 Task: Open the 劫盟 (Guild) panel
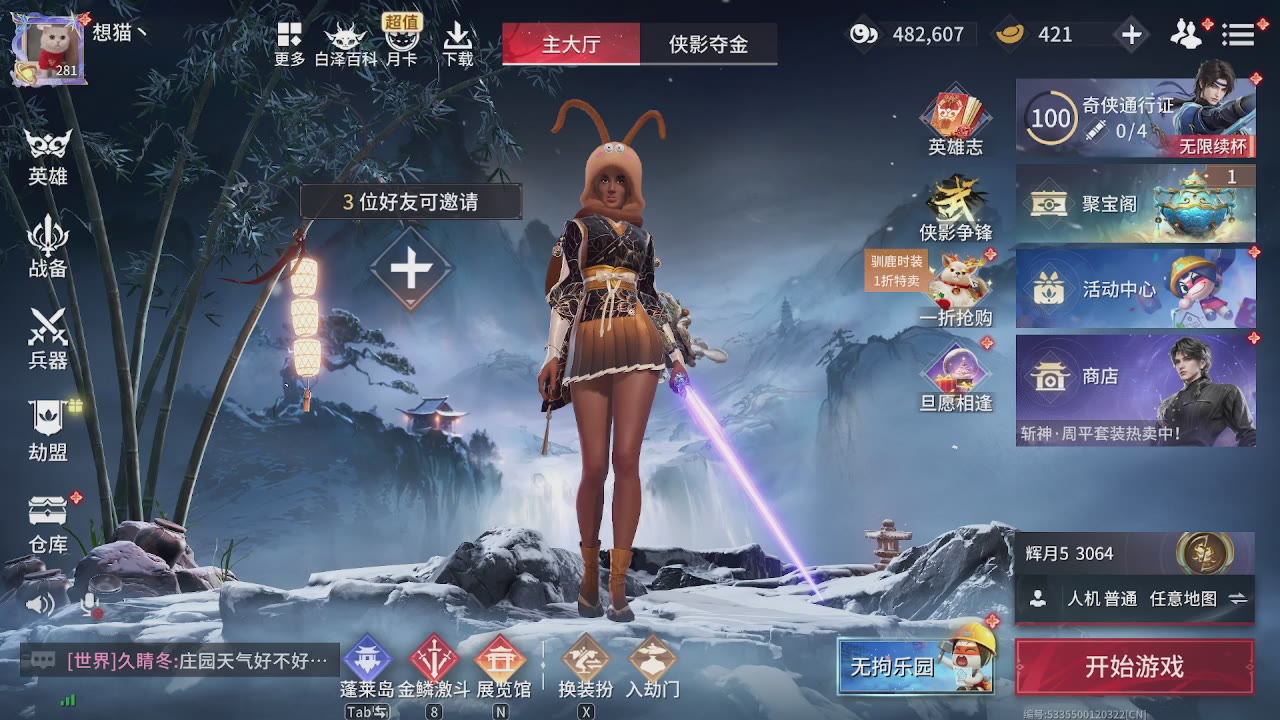45,430
